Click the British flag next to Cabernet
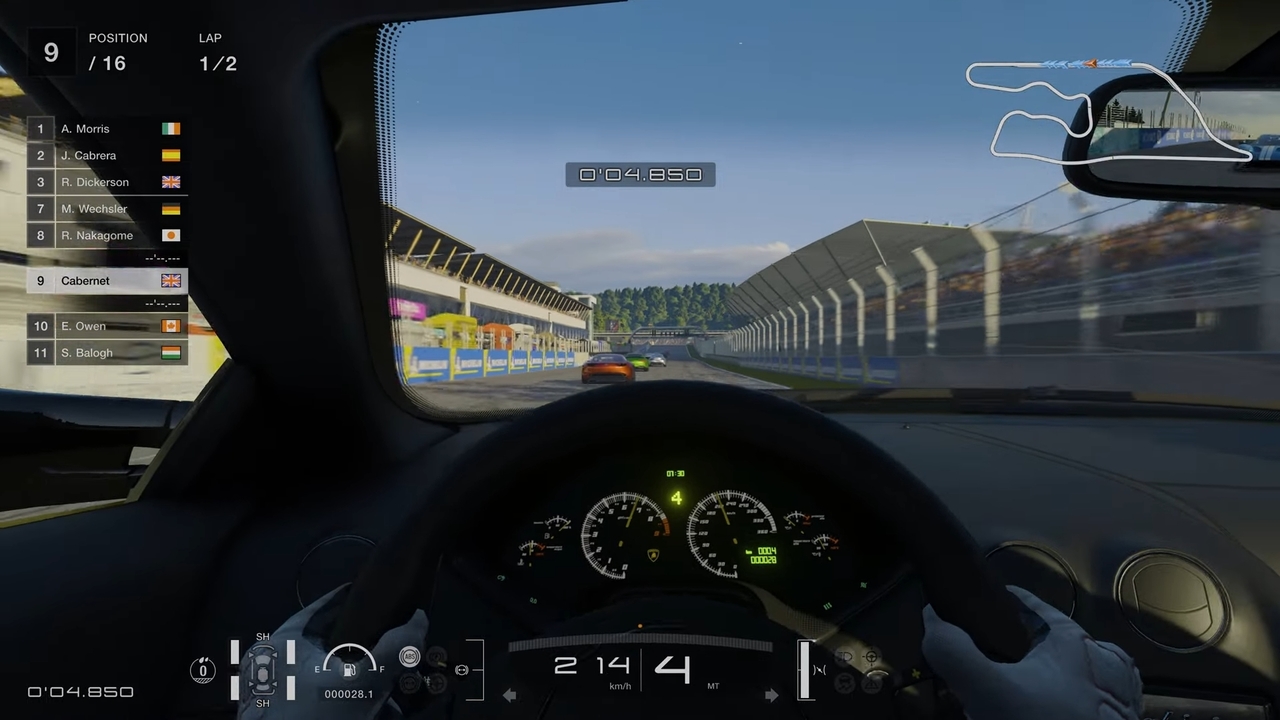 (x=170, y=281)
